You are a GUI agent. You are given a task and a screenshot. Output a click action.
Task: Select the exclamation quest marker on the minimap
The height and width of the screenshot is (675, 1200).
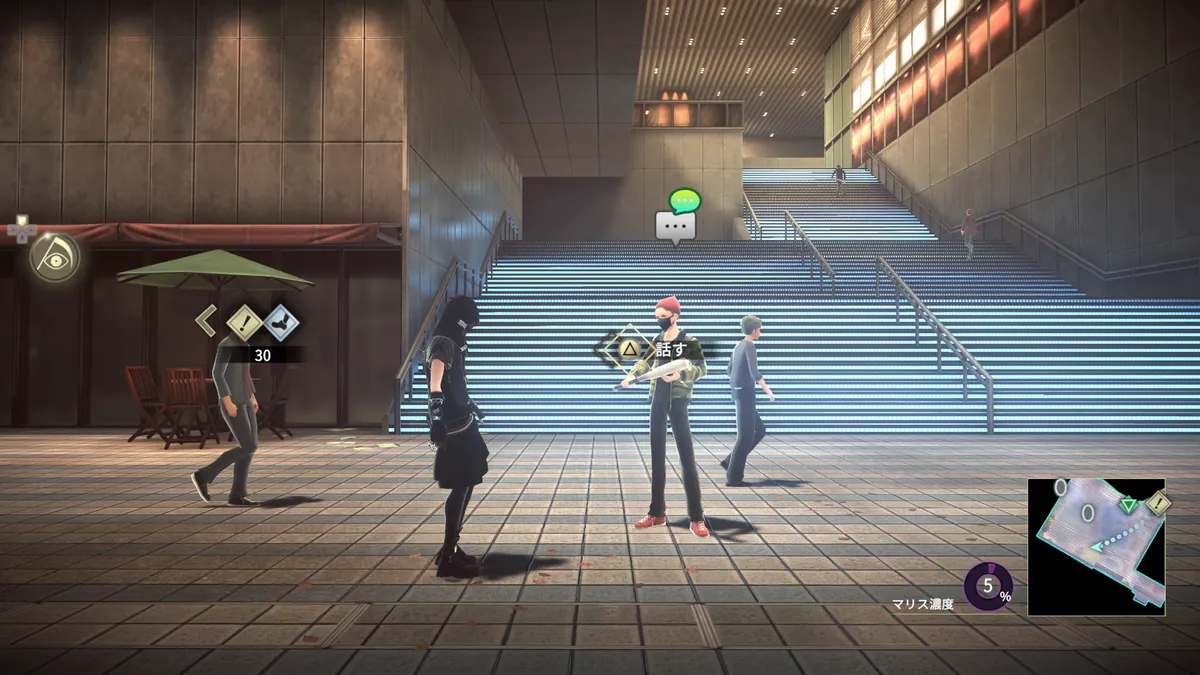[1158, 502]
